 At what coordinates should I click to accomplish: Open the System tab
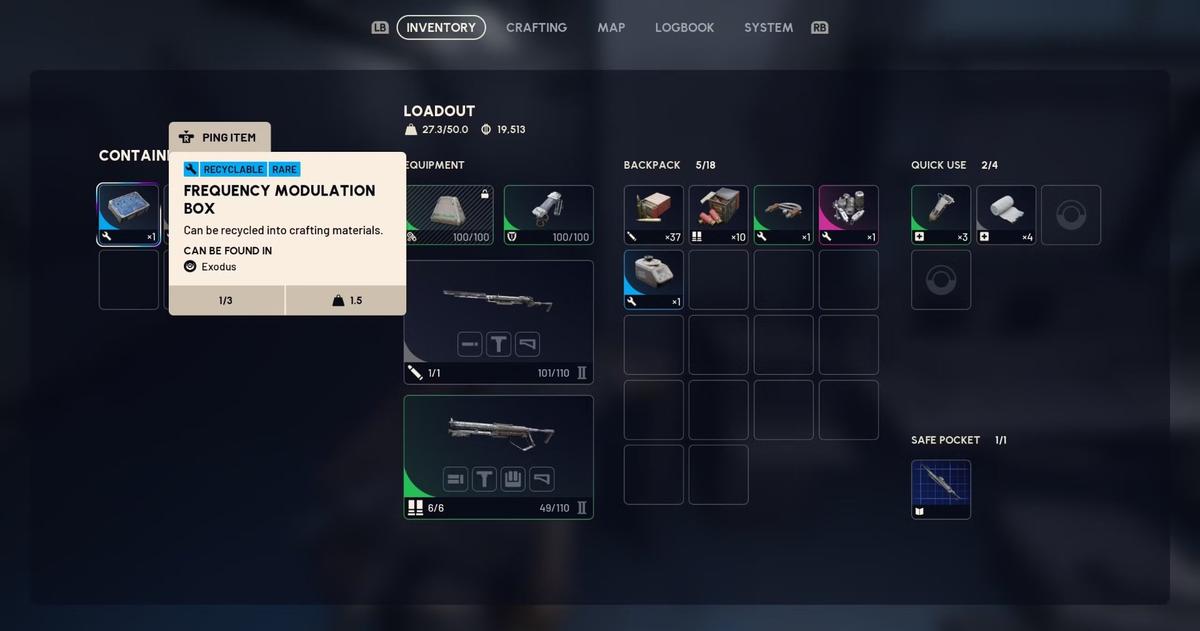(x=768, y=28)
